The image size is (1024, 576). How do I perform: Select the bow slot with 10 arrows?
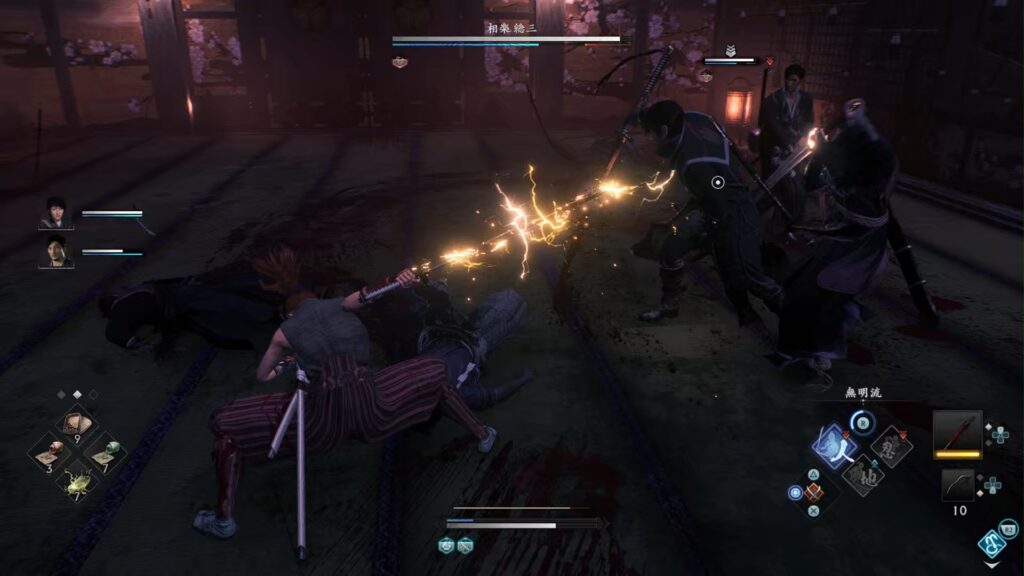click(958, 485)
